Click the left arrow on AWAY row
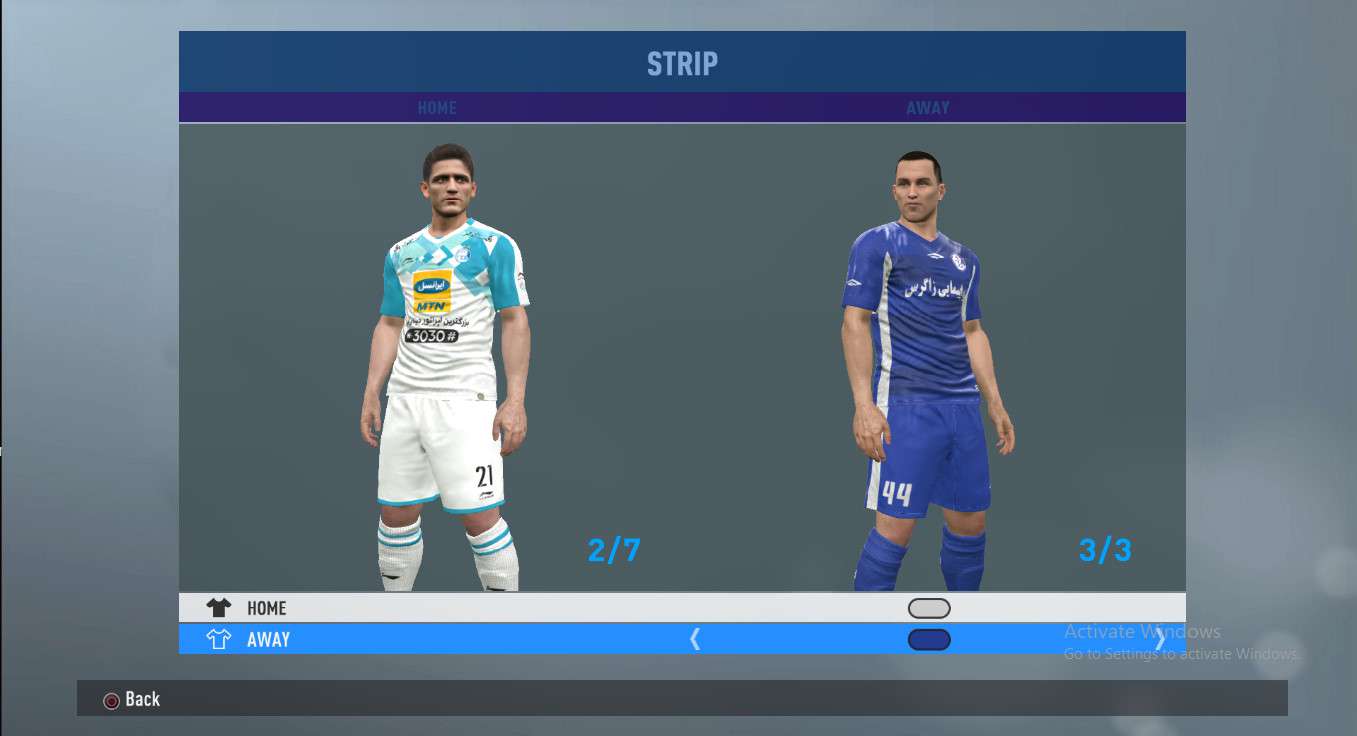This screenshot has width=1357, height=736. pos(695,639)
